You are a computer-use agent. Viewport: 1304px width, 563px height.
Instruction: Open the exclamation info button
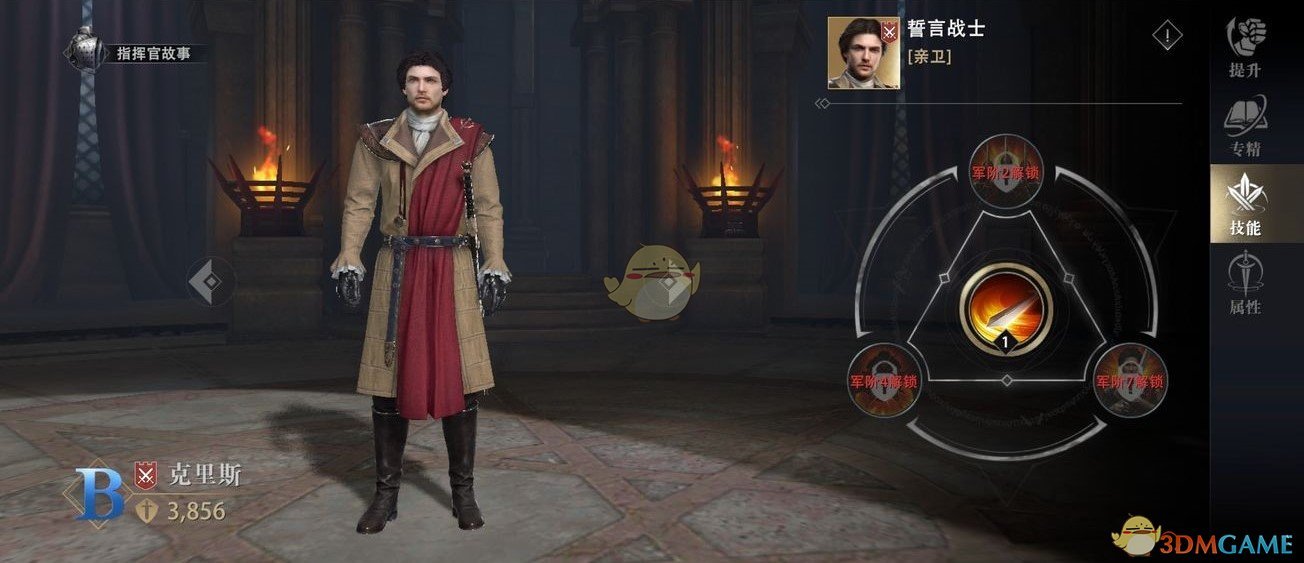[x=1167, y=37]
